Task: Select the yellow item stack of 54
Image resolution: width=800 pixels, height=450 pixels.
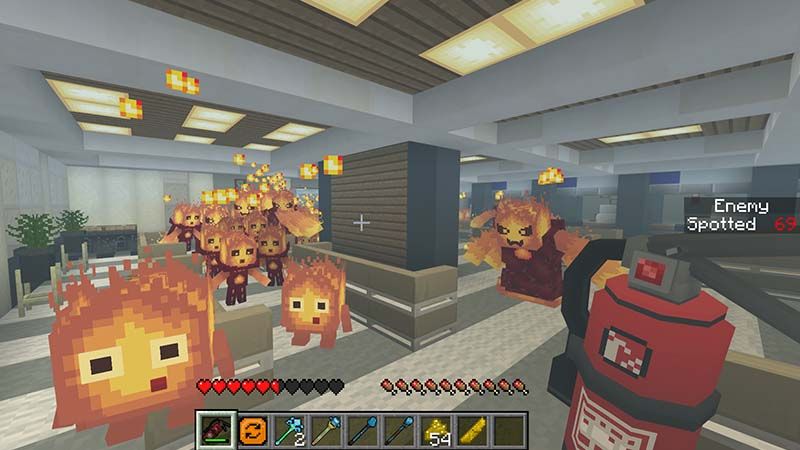Action: tap(436, 430)
